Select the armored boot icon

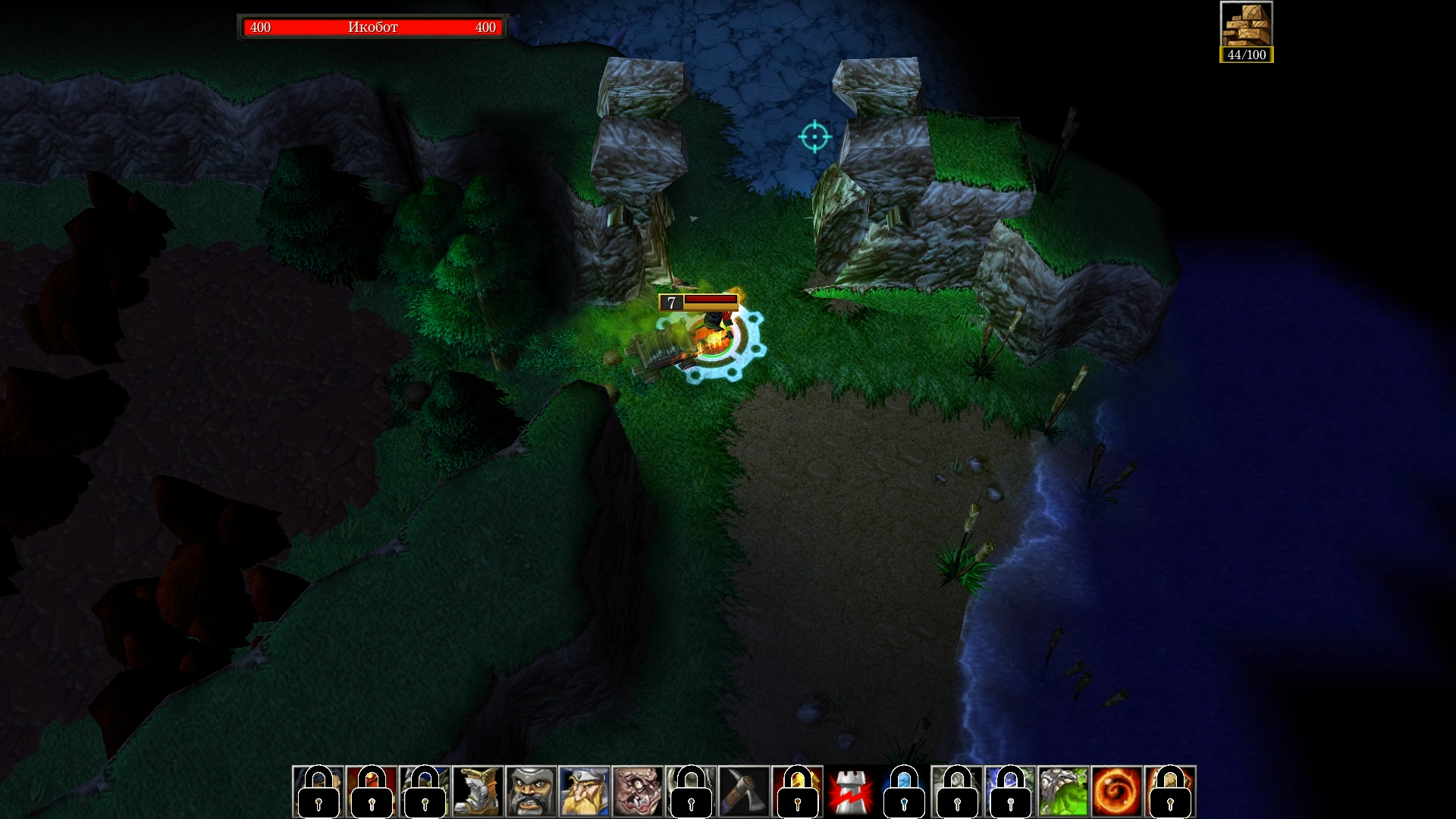pos(478,792)
